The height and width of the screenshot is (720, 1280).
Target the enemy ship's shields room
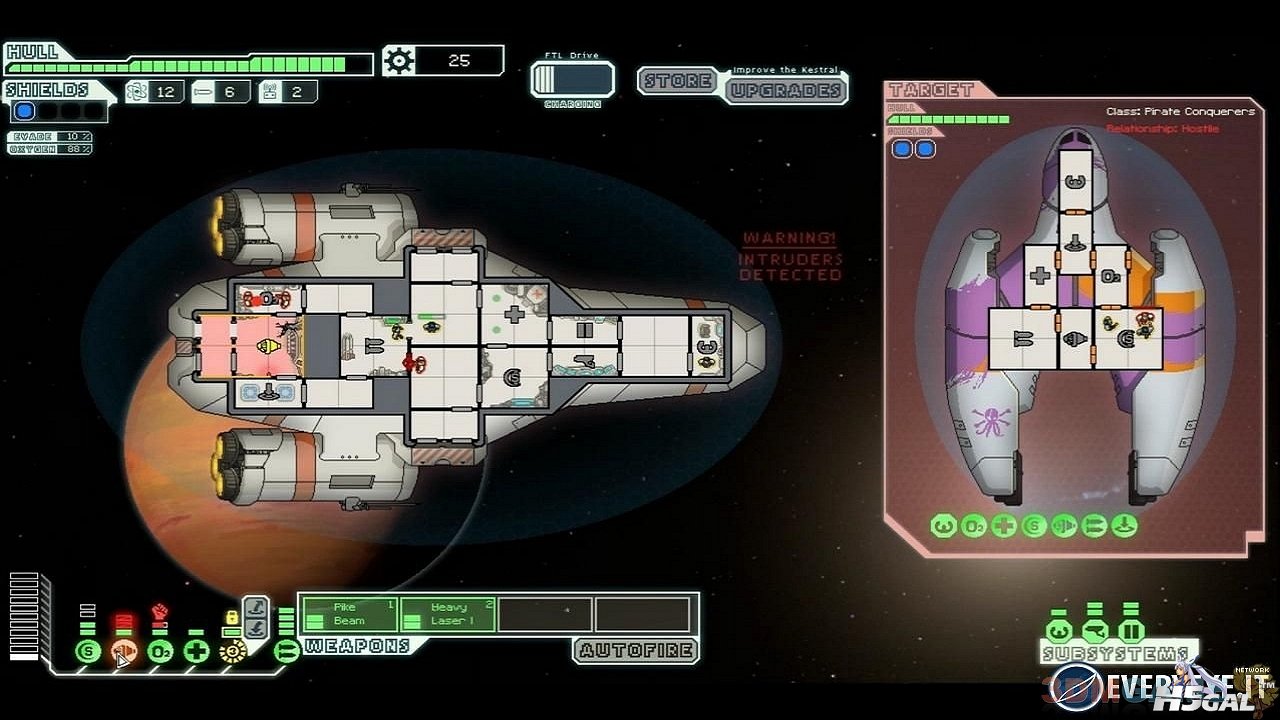click(x=1127, y=338)
